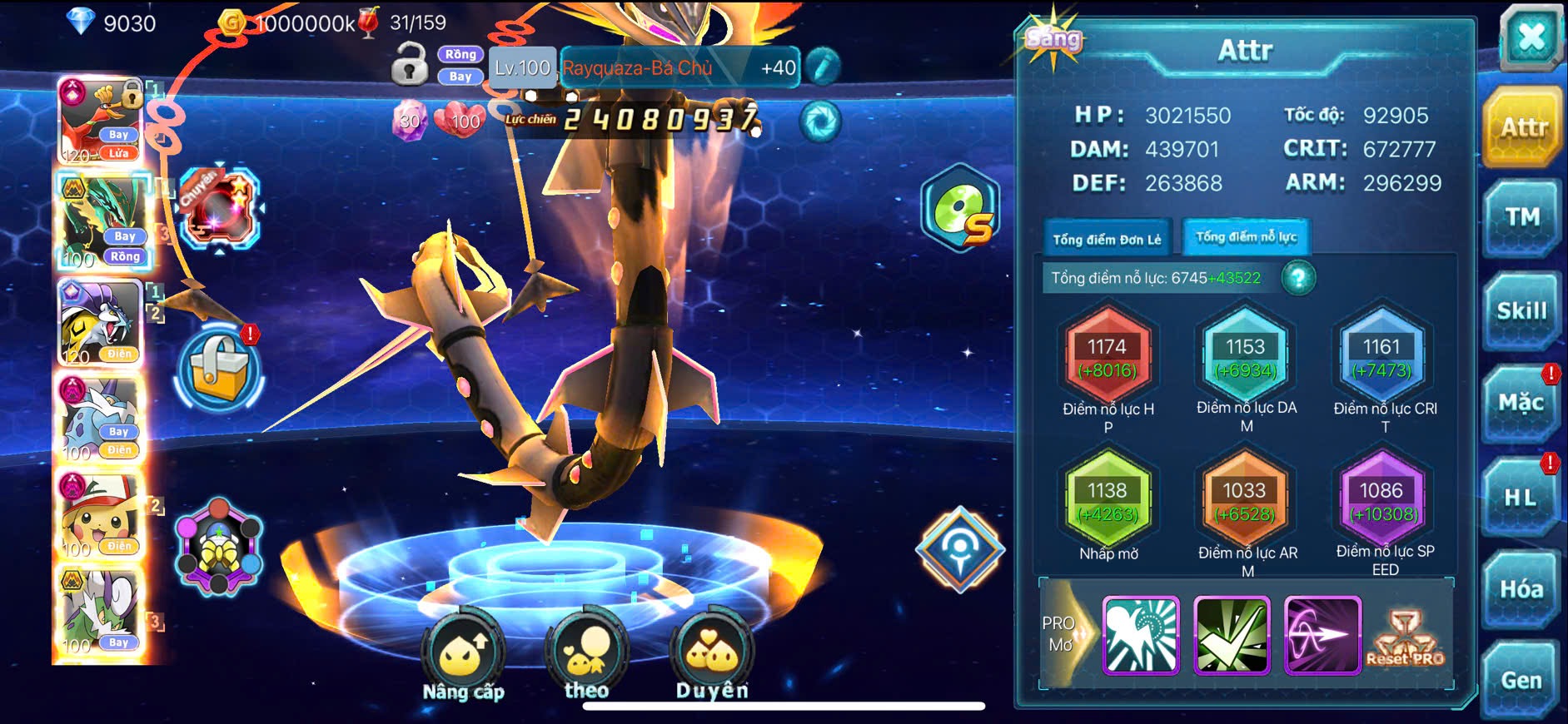Click the theo follow button
Viewport: 1568px width, 724px height.
click(586, 657)
